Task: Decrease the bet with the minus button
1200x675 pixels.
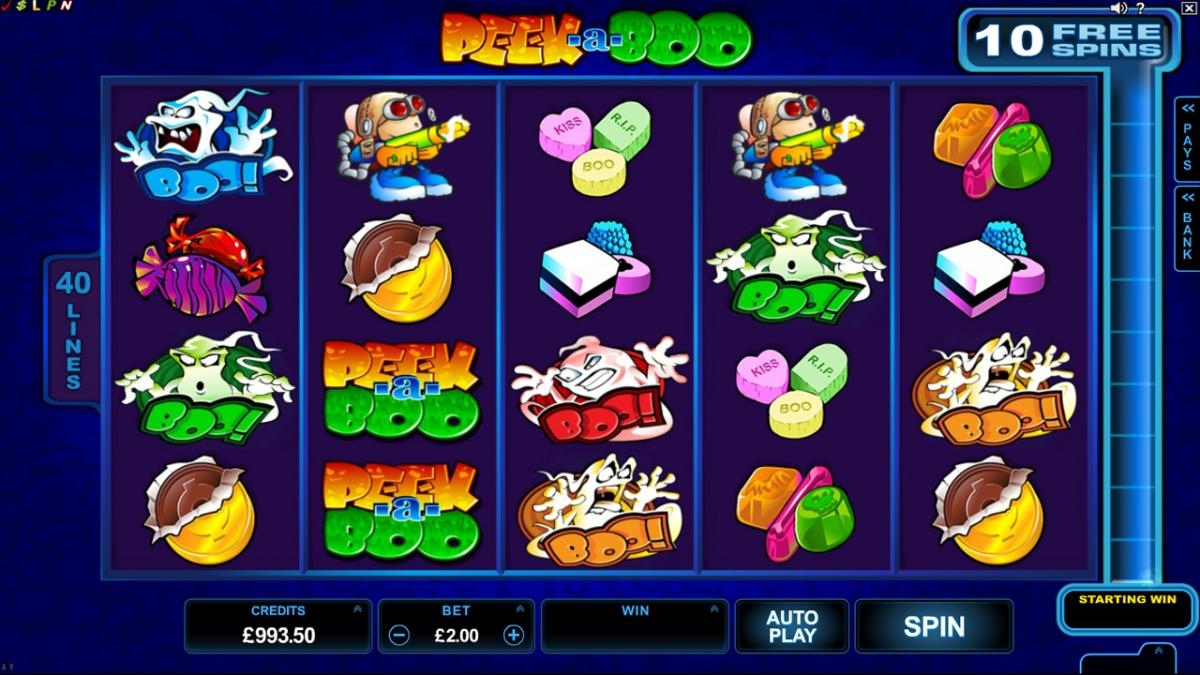Action: click(x=399, y=635)
